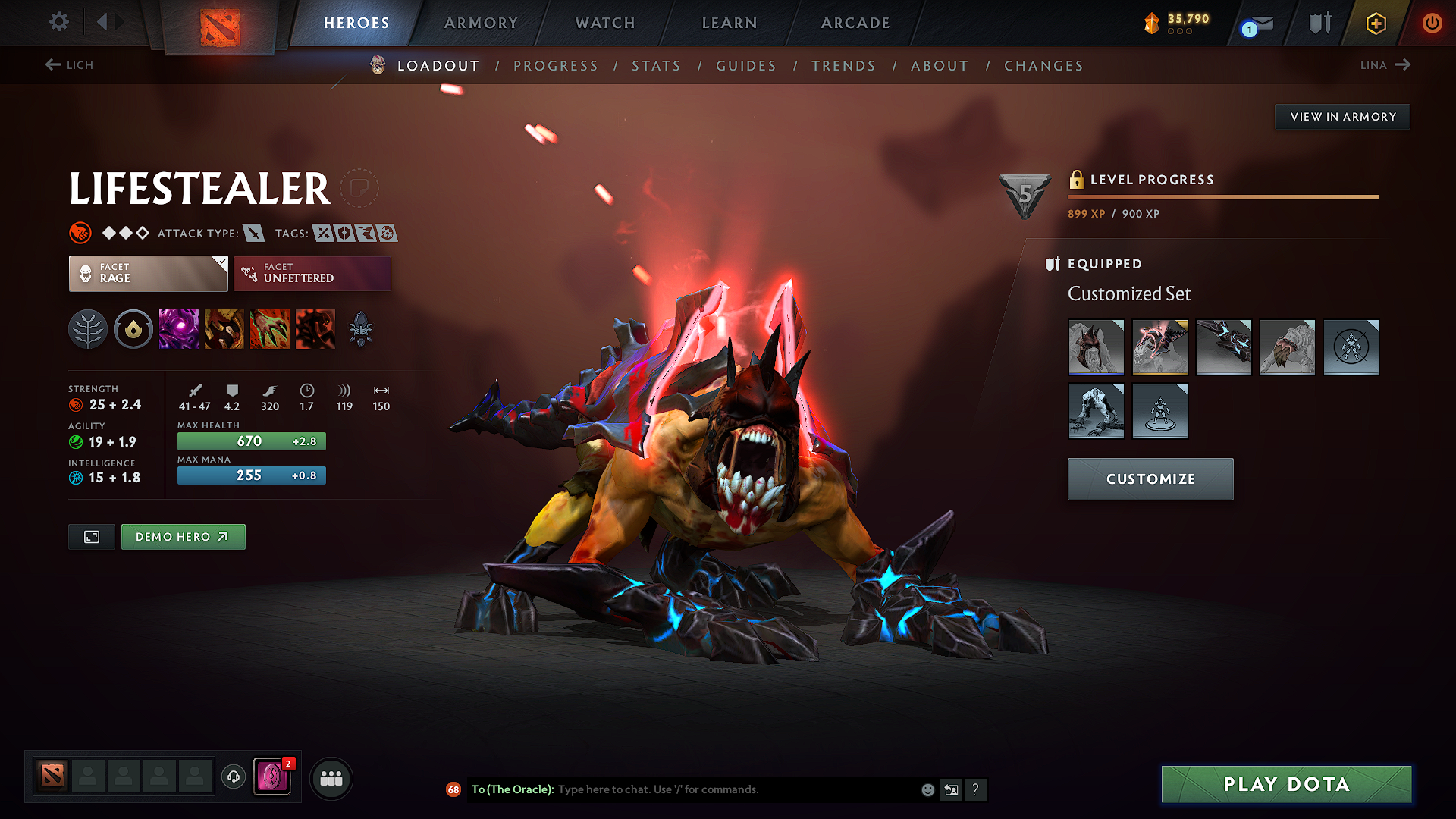The image size is (1456, 819).
Task: Click the Play Dota button
Action: (x=1286, y=784)
